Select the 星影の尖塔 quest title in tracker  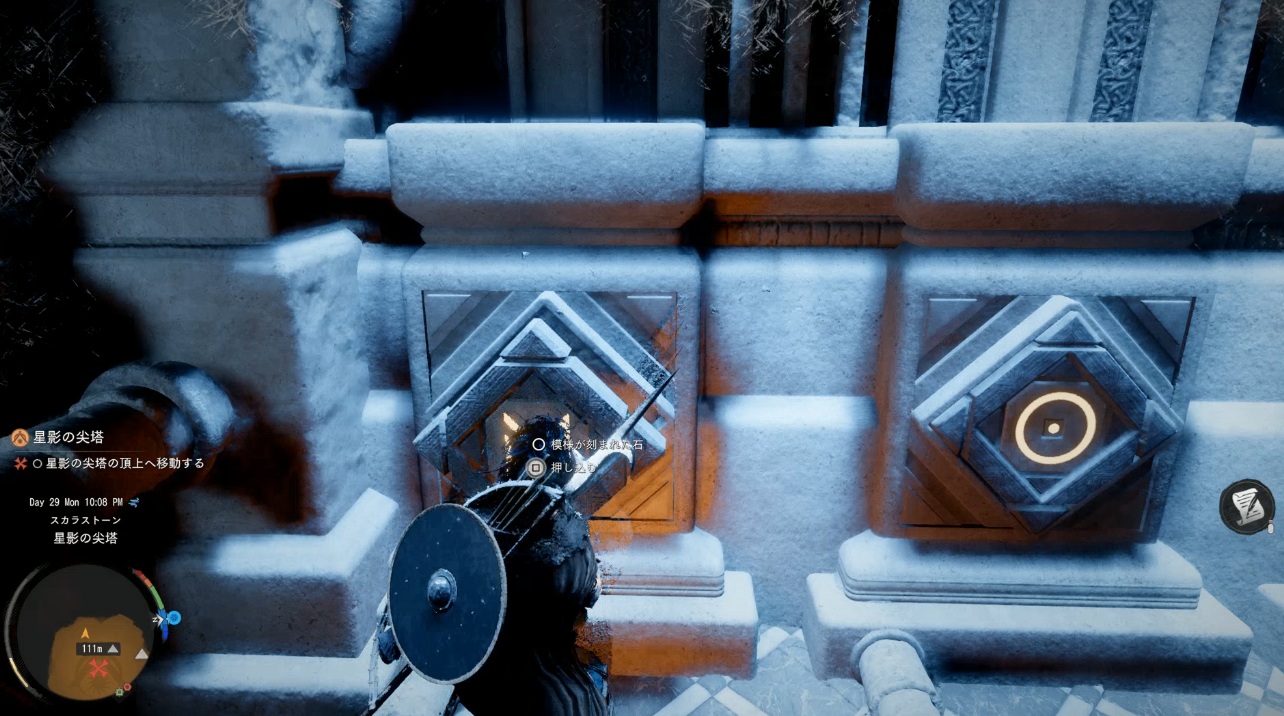[69, 437]
